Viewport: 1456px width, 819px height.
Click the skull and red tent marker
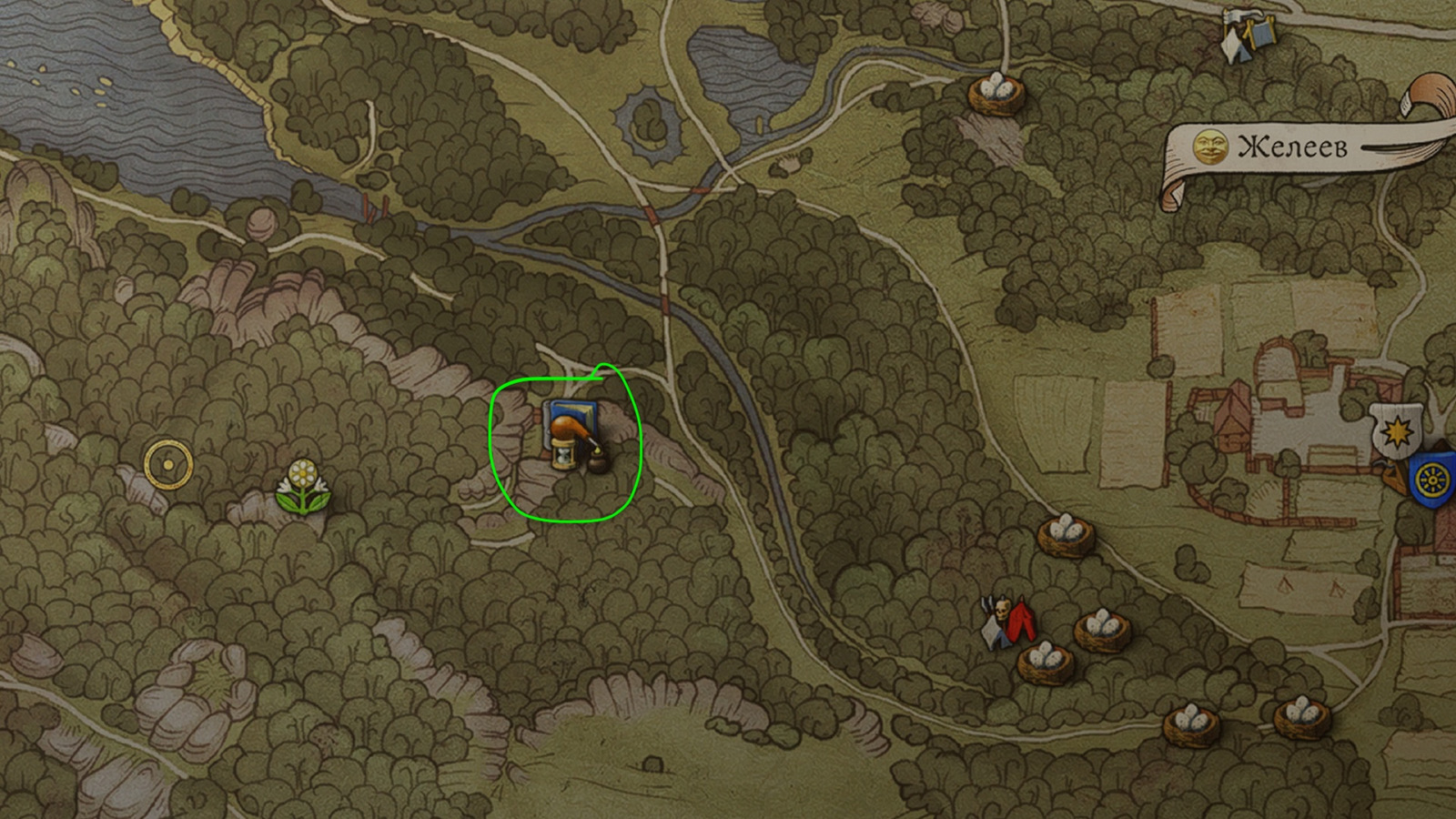tap(1008, 622)
